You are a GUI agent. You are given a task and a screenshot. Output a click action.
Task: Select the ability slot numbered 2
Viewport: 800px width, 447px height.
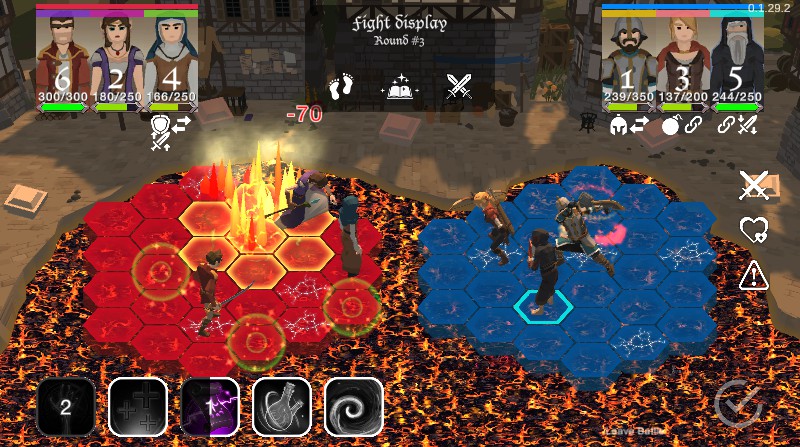pos(66,407)
